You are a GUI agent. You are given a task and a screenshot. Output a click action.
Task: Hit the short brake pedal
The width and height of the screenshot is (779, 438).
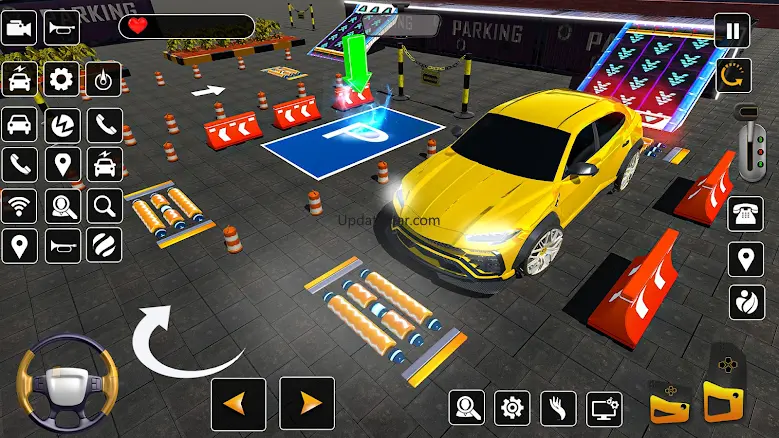click(669, 402)
